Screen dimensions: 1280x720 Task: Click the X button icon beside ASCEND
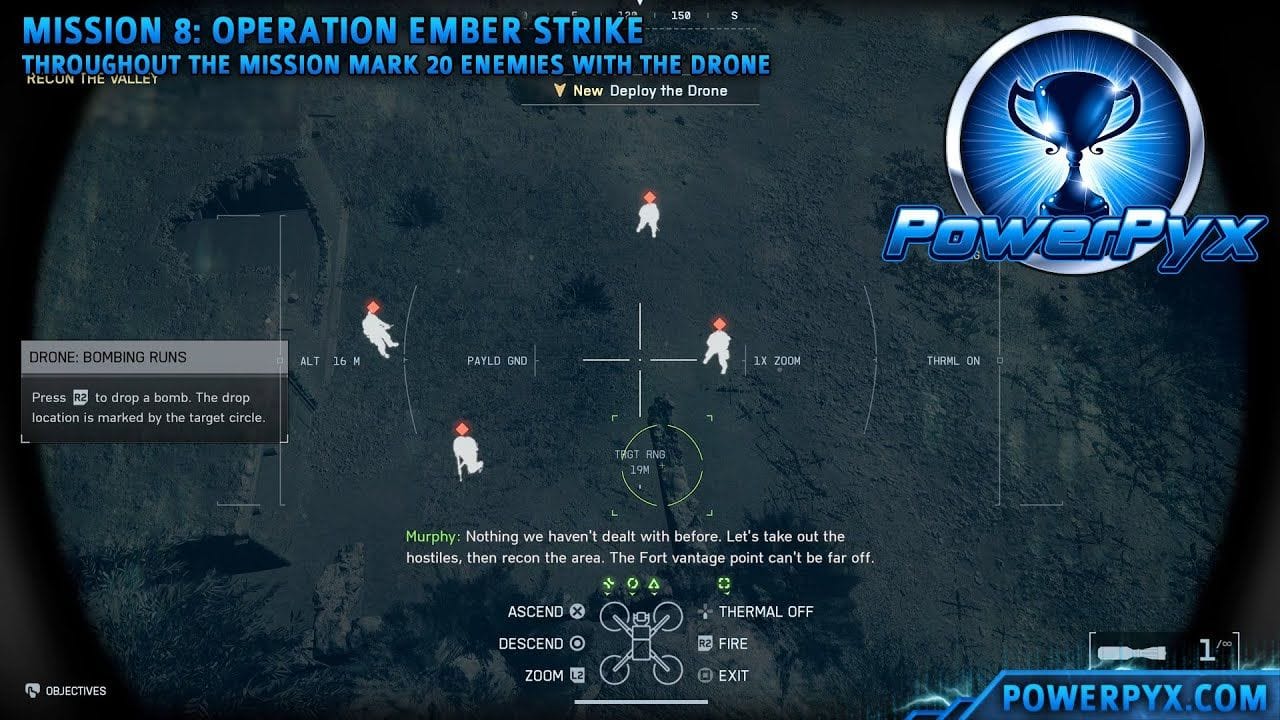(x=578, y=611)
